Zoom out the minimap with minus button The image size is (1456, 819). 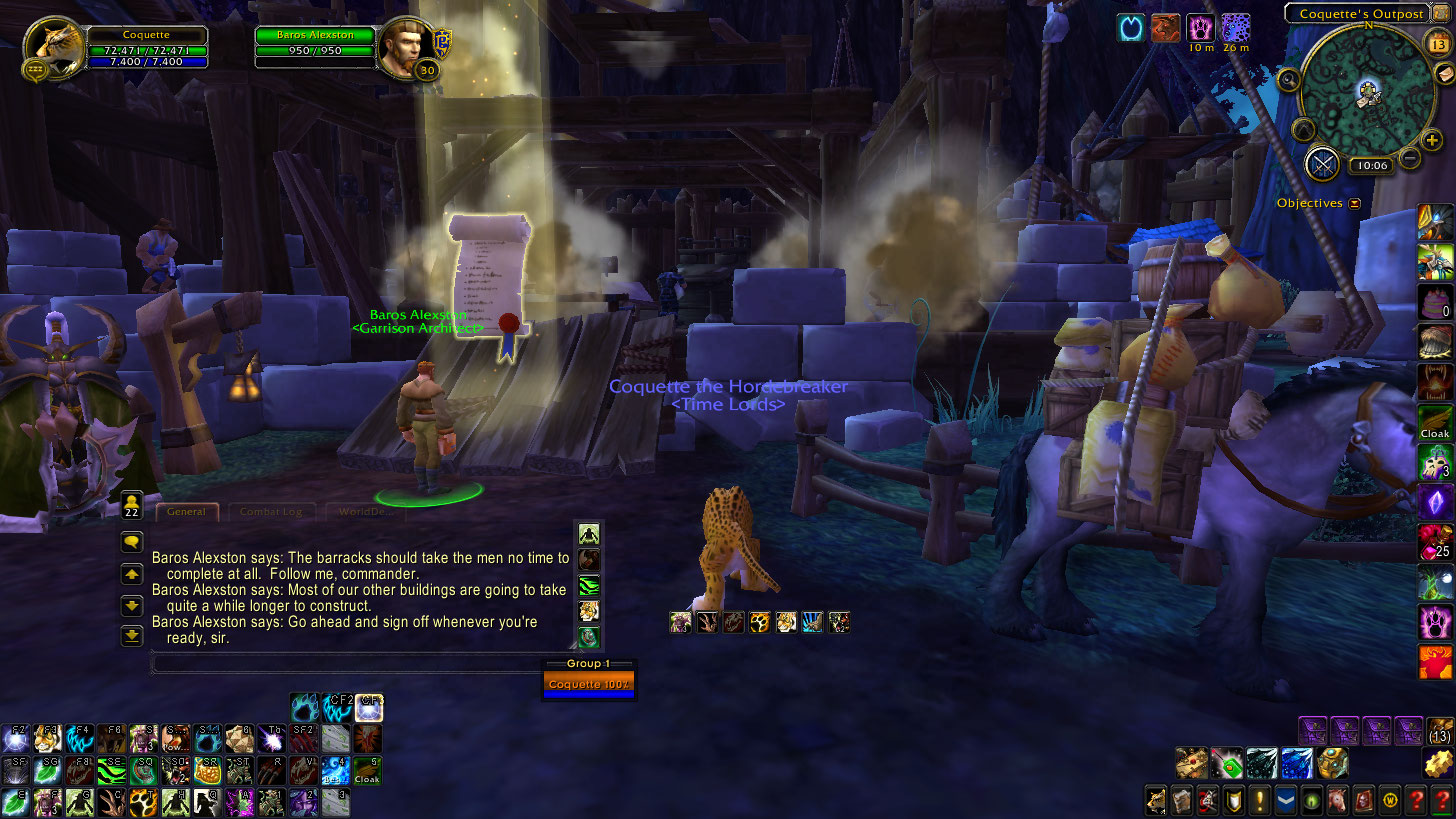point(1410,157)
